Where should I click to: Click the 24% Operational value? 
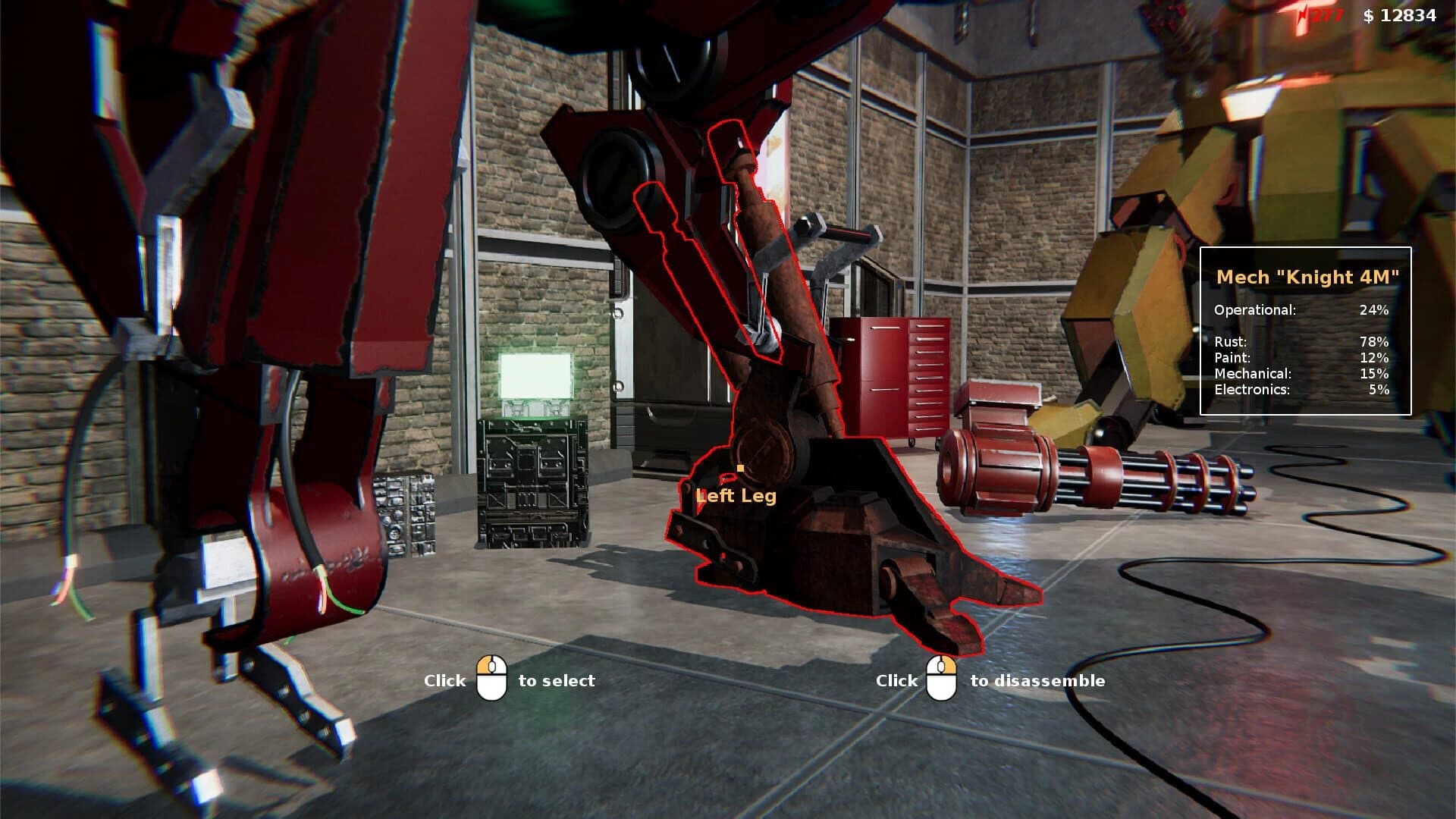tap(1376, 309)
